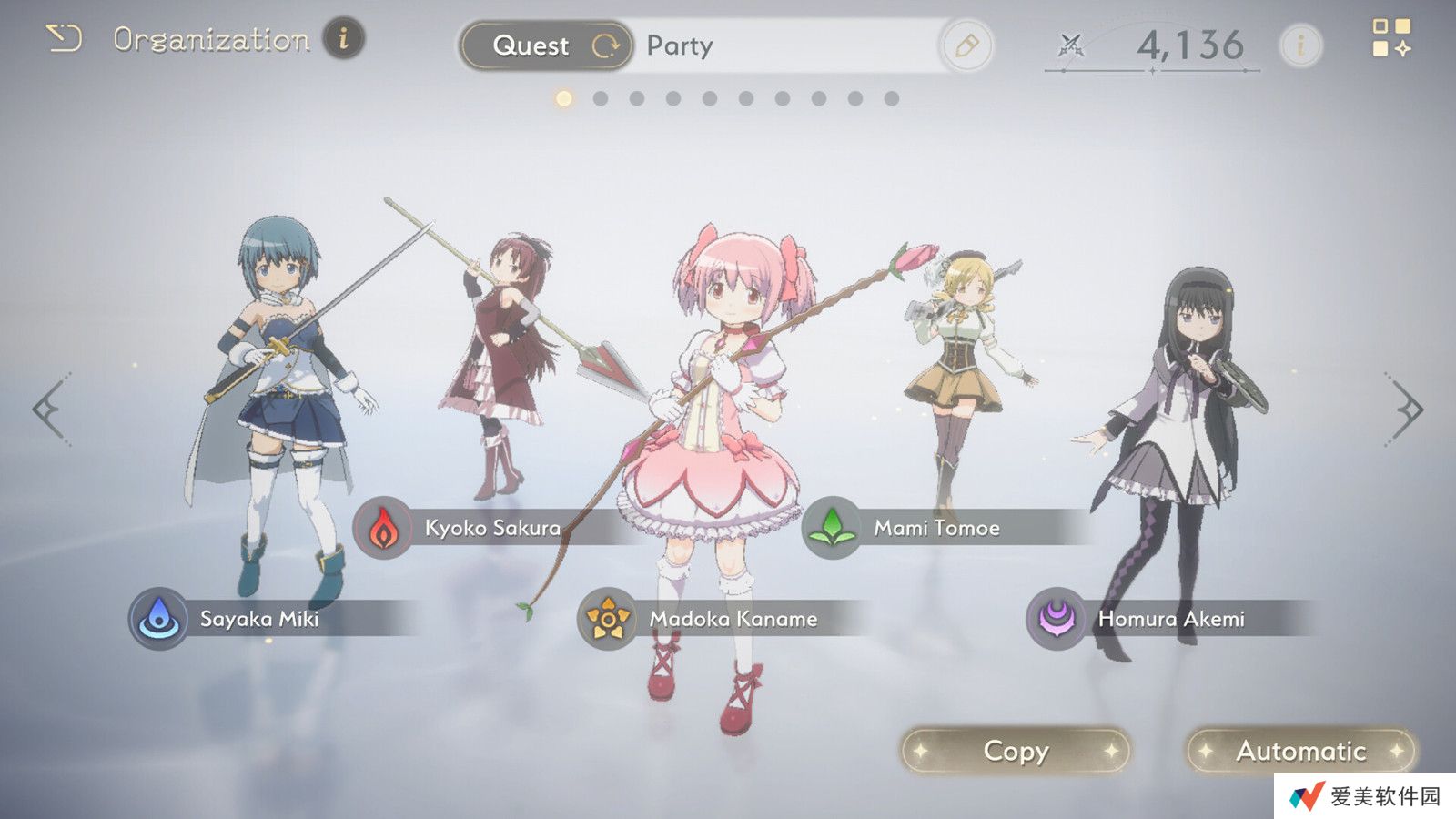Edit party name with pencil icon
The height and width of the screenshot is (819, 1456).
966,45
